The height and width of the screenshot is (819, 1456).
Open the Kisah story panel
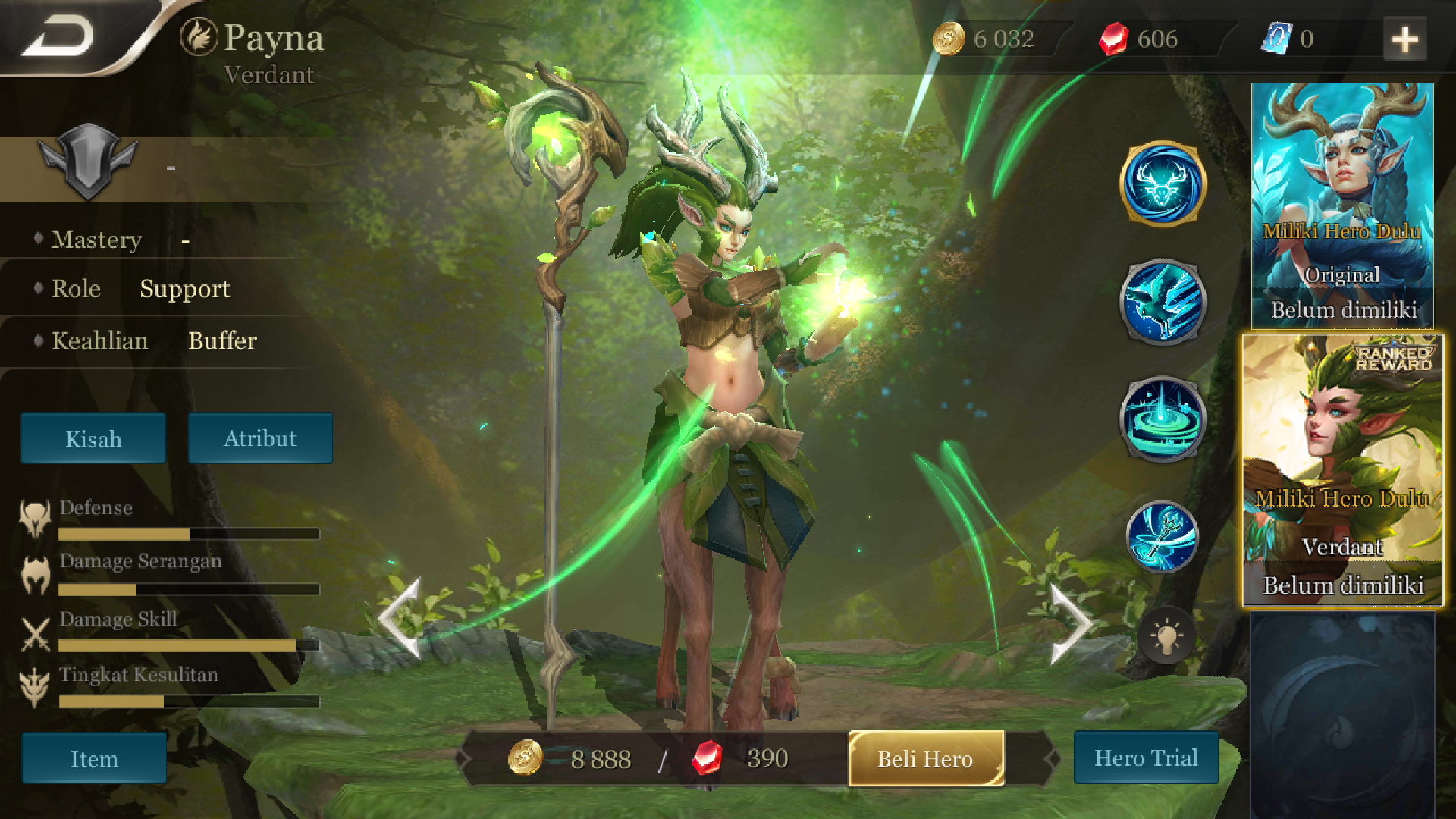93,438
